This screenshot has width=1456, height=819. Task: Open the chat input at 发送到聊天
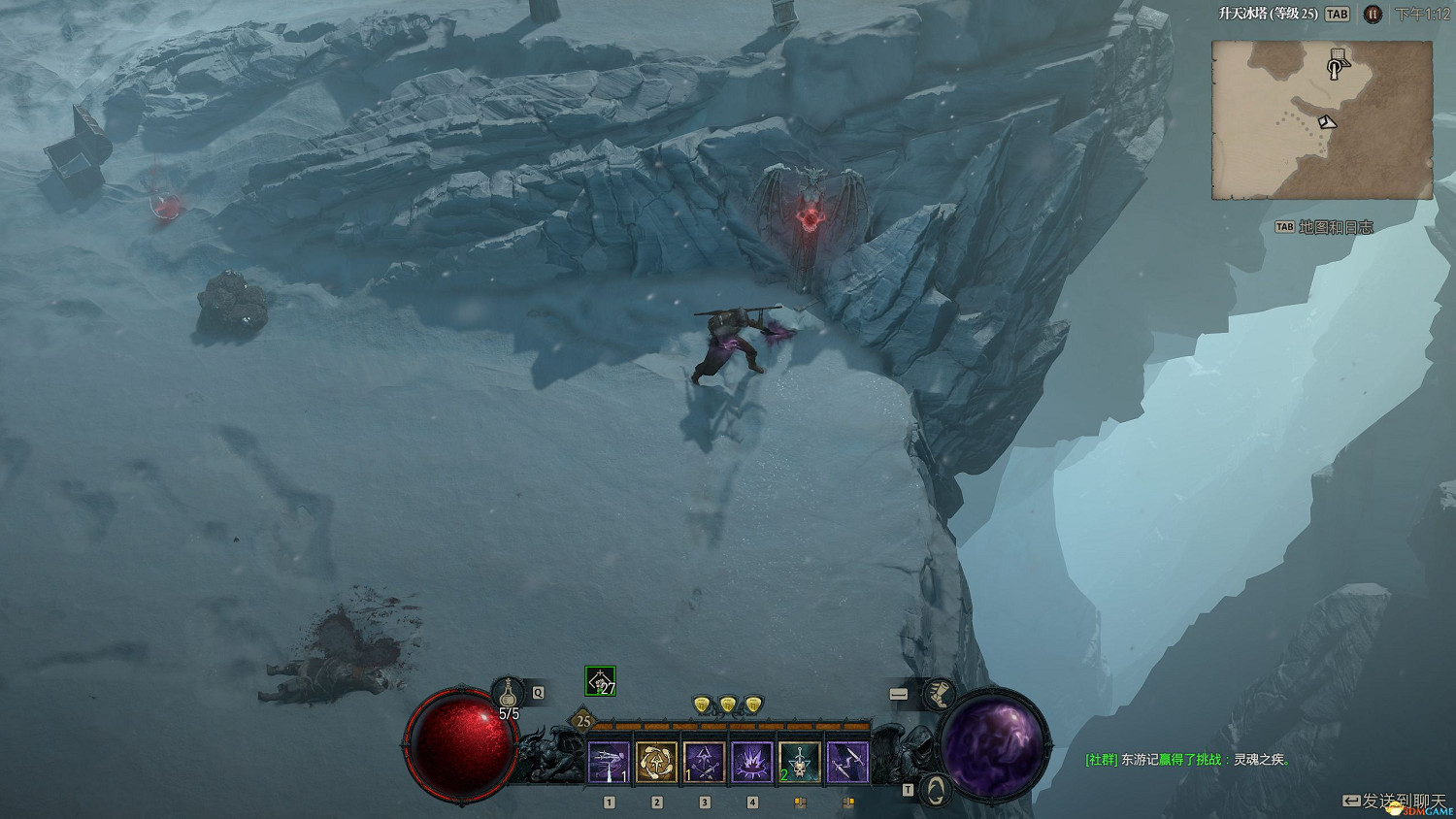pos(1395,801)
